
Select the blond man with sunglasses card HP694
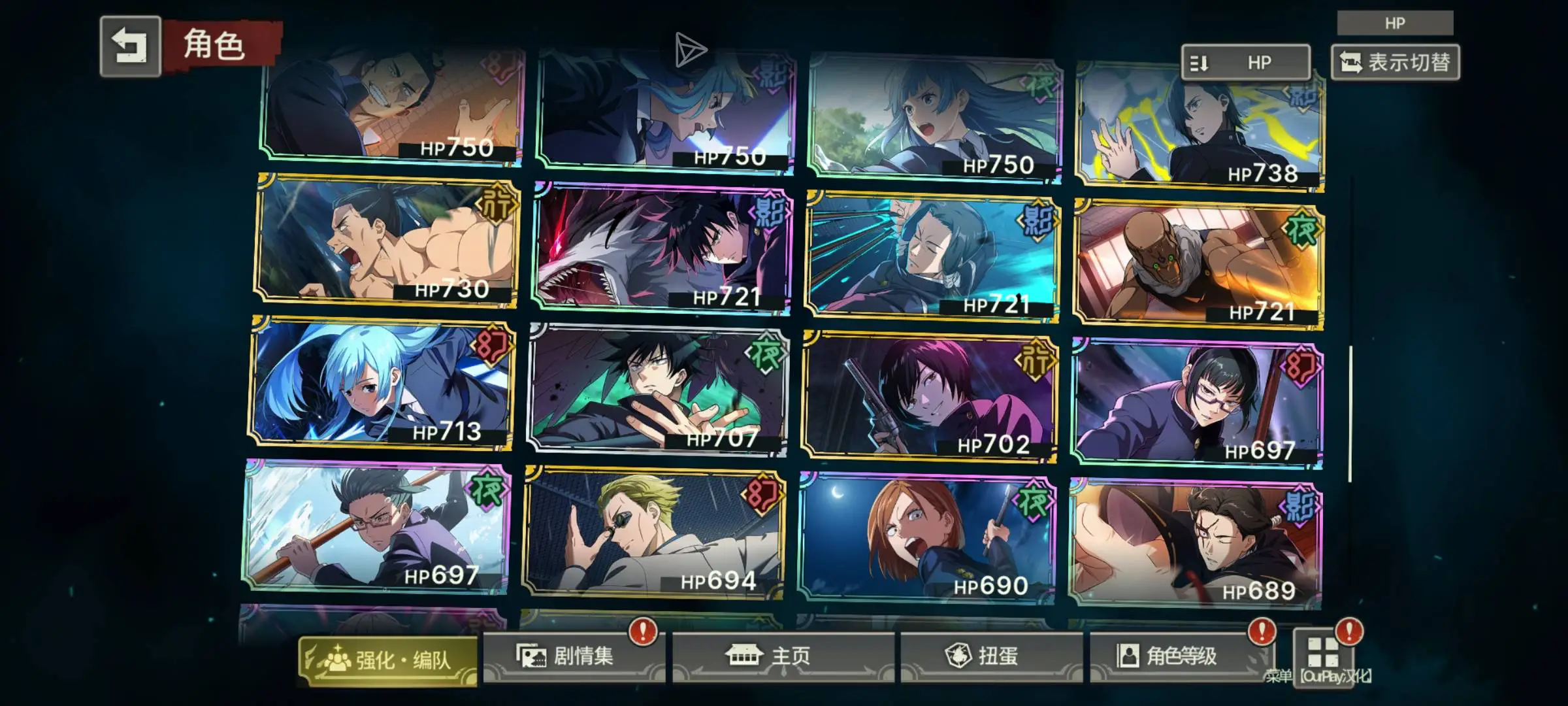654,533
